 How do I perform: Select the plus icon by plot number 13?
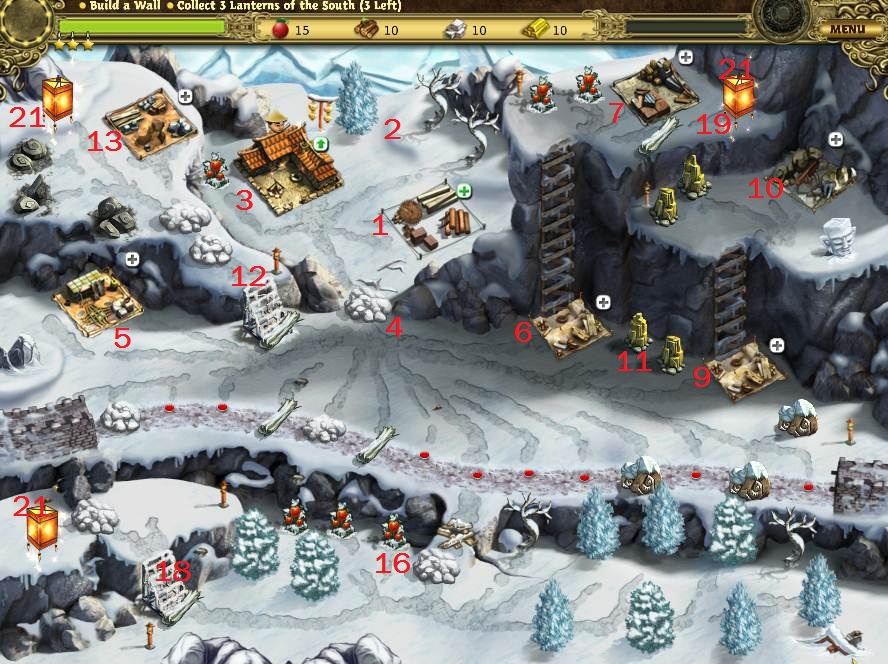(x=185, y=96)
